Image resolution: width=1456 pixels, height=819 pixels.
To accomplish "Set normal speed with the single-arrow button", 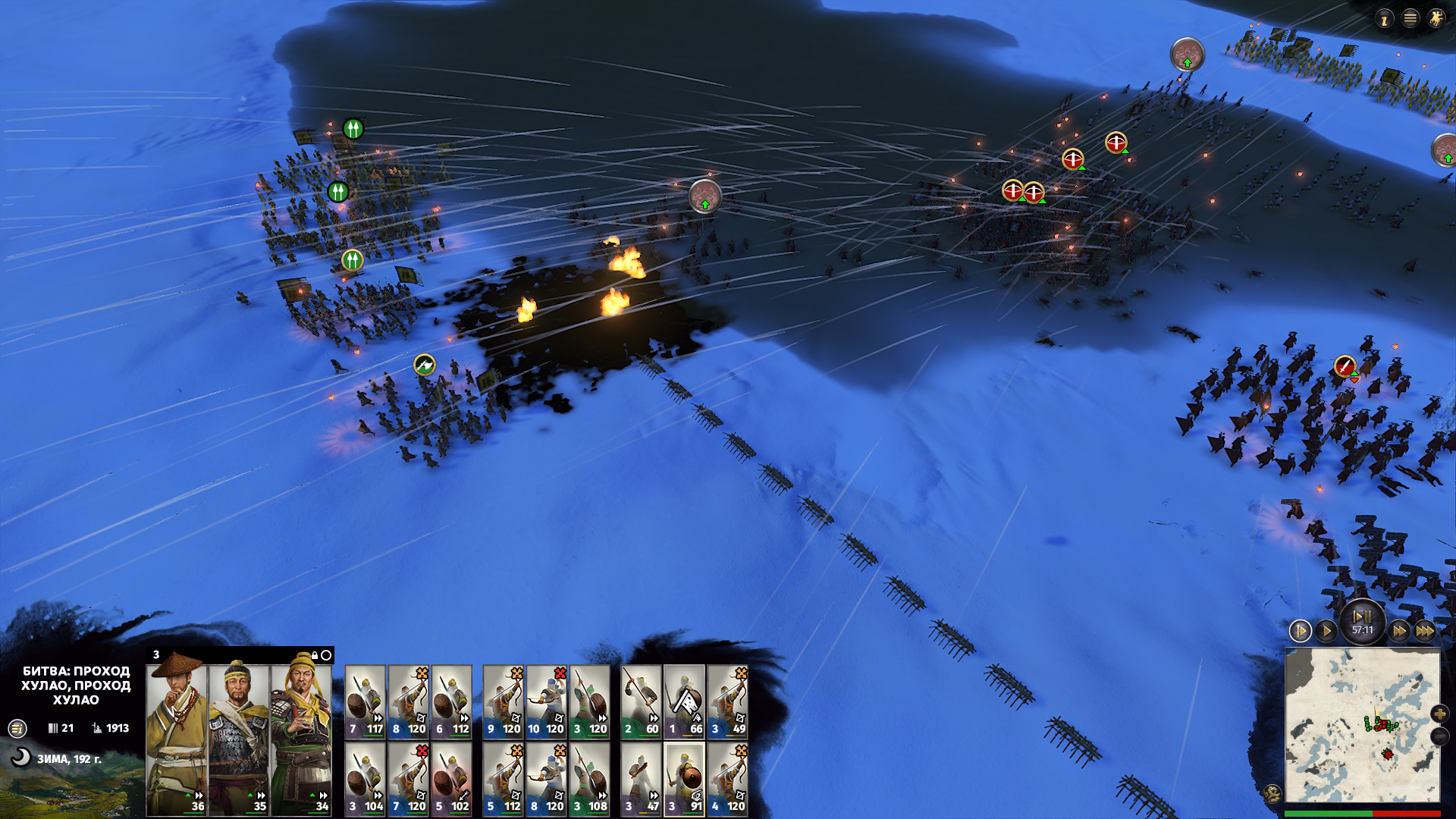I will tap(1326, 631).
